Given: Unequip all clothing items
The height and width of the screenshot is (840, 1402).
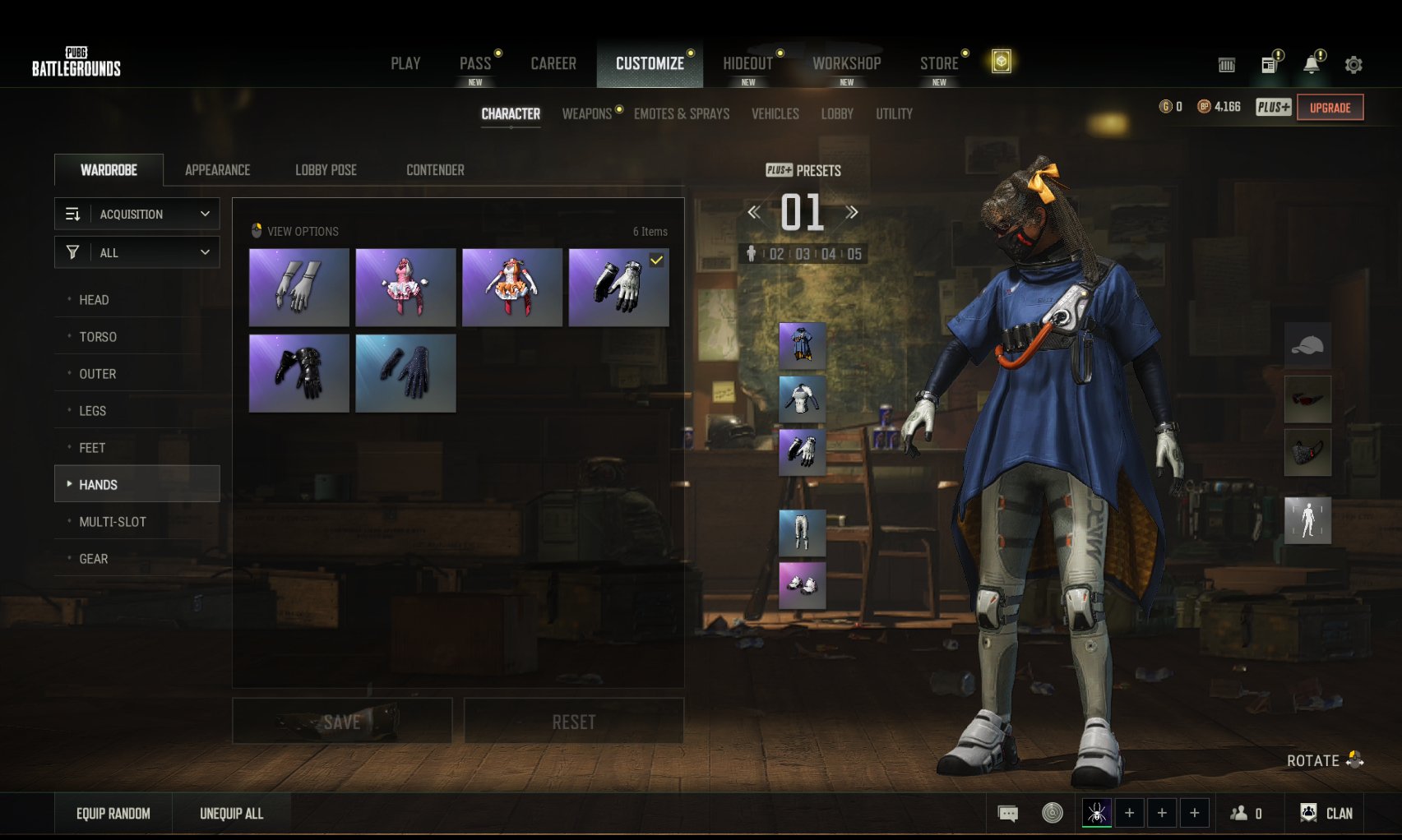Looking at the screenshot, I should click(x=231, y=814).
